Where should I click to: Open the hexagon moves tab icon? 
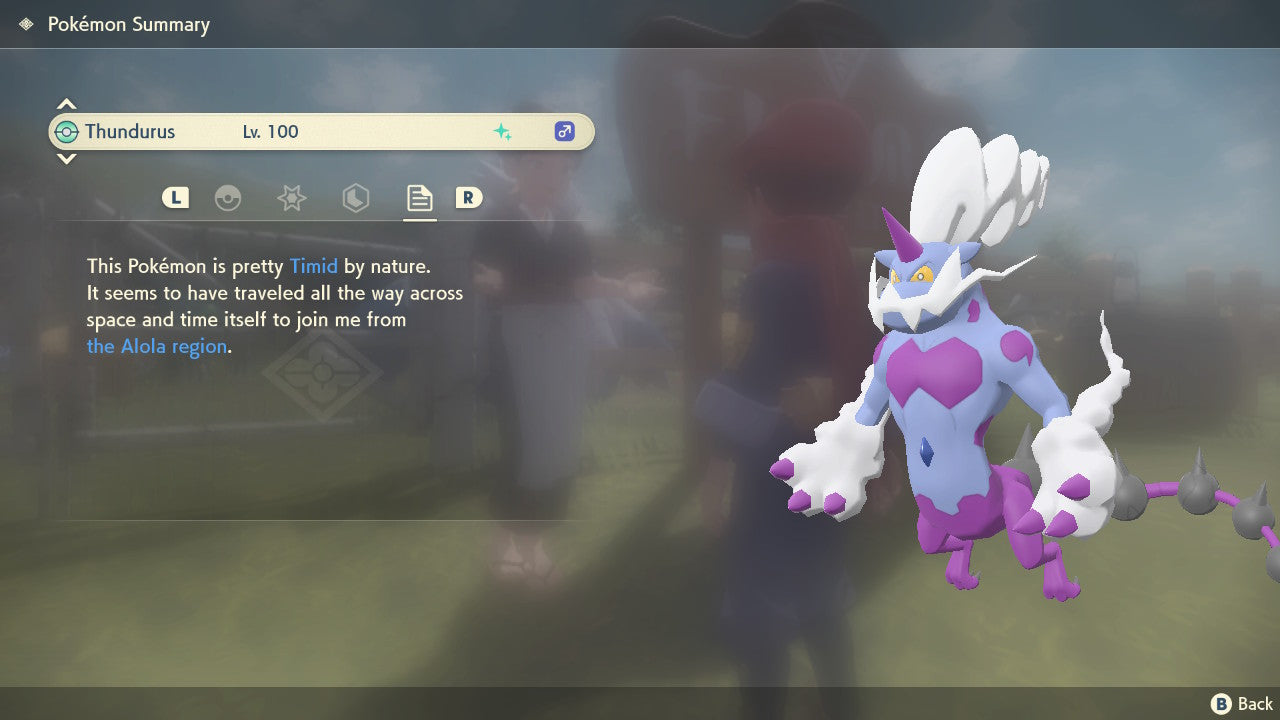[x=354, y=198]
